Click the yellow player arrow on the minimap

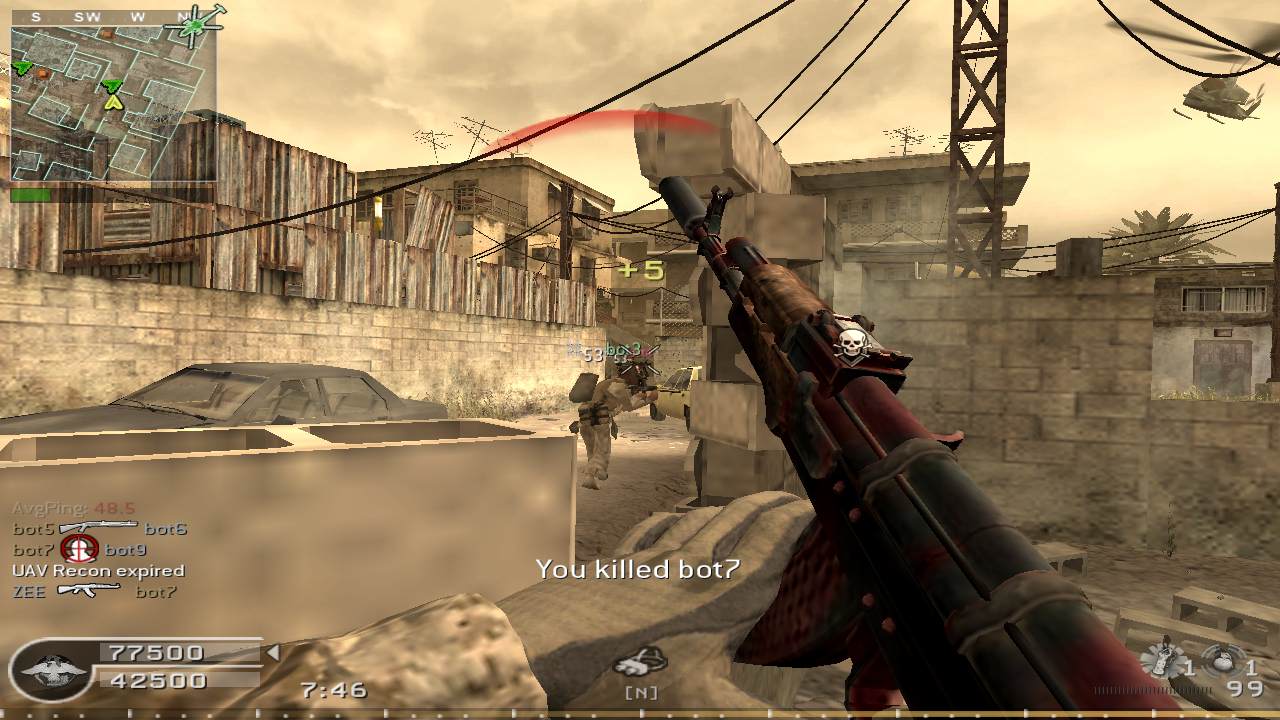(113, 101)
